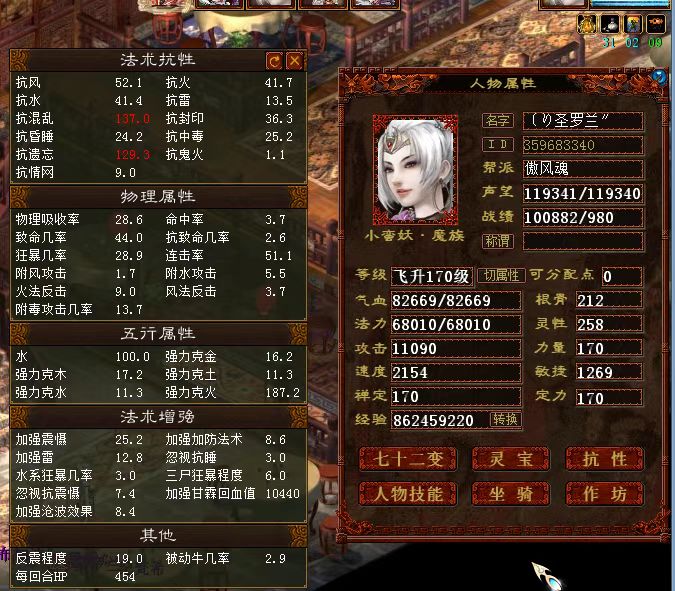Click the blue orb on 人物属性 window corner
The image size is (675, 591).
click(659, 75)
